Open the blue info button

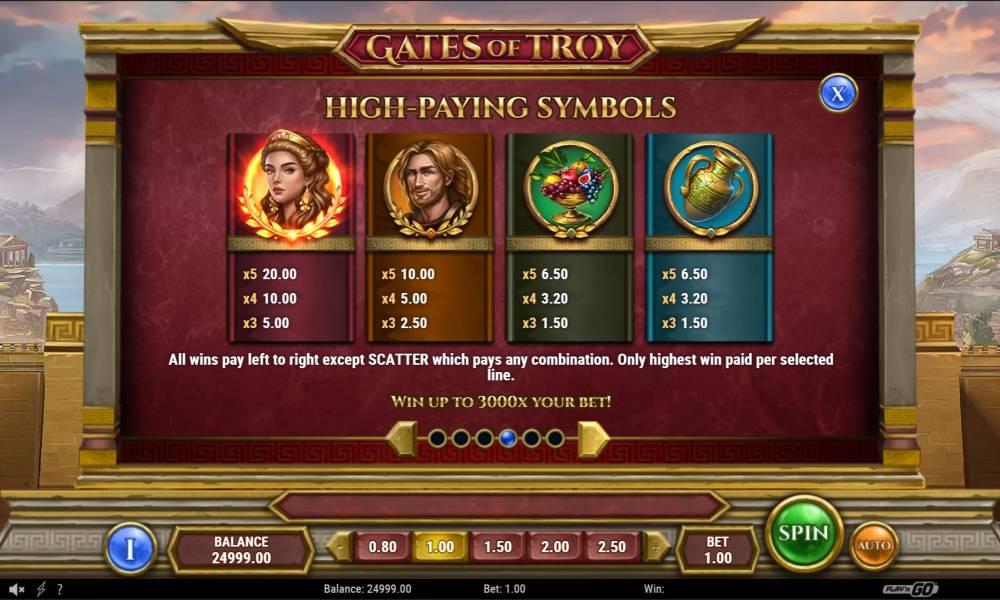131,548
